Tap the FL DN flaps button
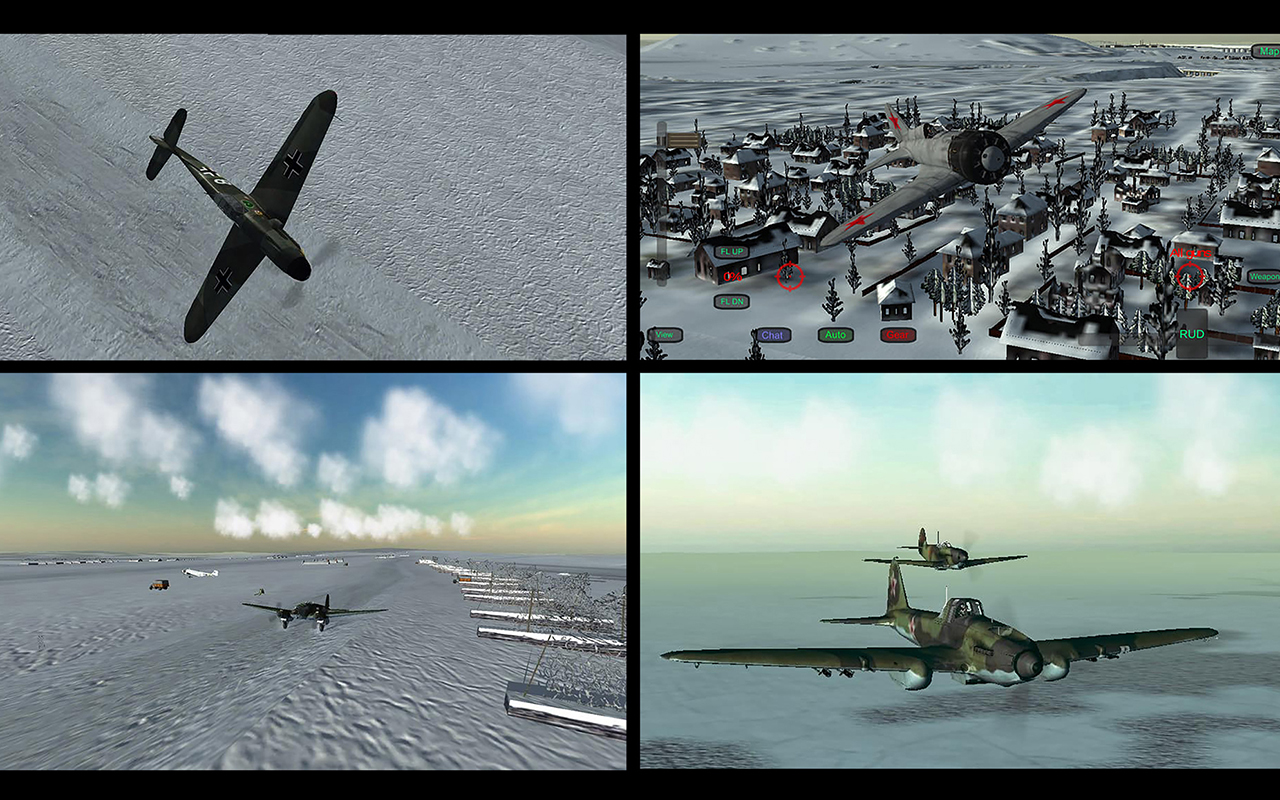1280x800 pixels. (732, 301)
